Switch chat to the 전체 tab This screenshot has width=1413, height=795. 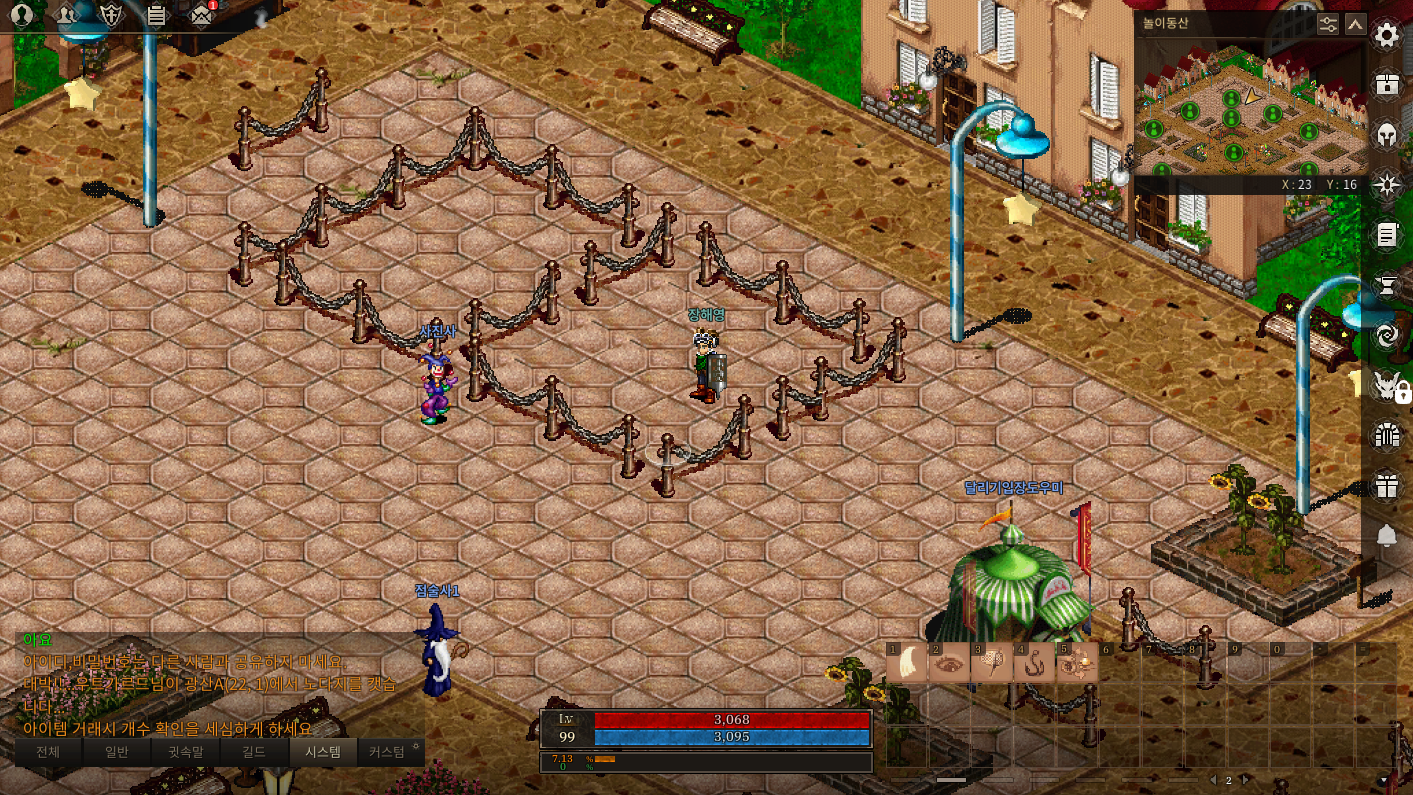(x=48, y=752)
